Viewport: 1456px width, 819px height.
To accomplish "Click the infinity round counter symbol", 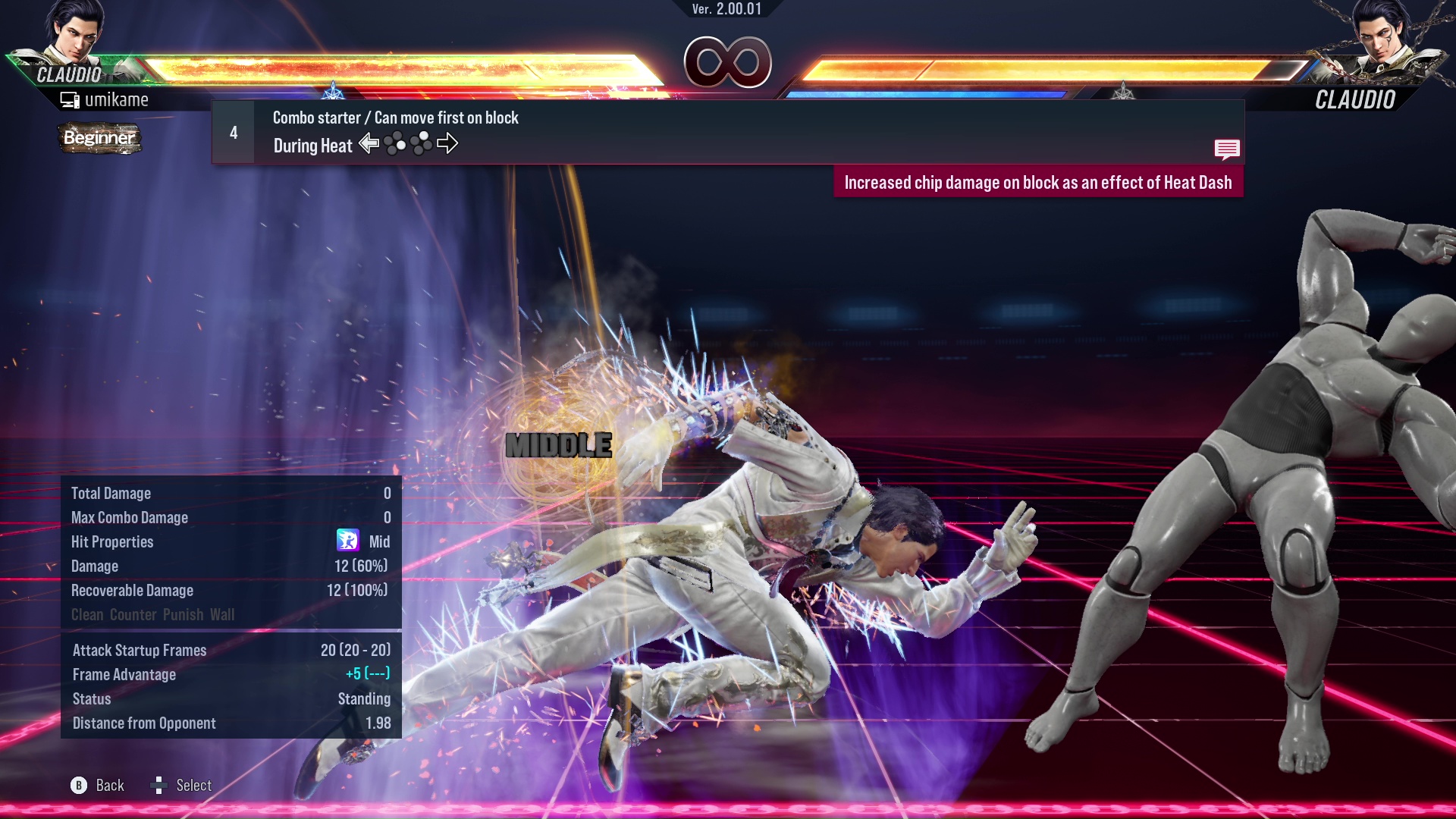I will [x=729, y=62].
